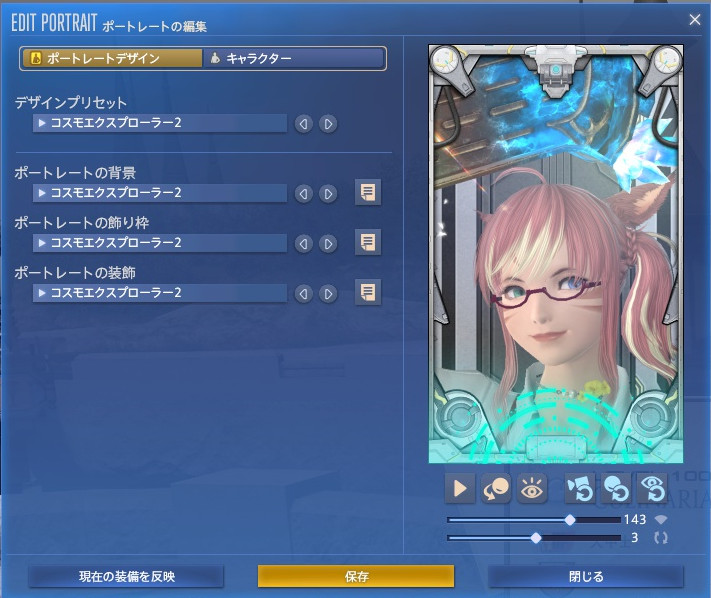Click 現在の装備を反映 button
This screenshot has width=711, height=598.
[x=126, y=577]
